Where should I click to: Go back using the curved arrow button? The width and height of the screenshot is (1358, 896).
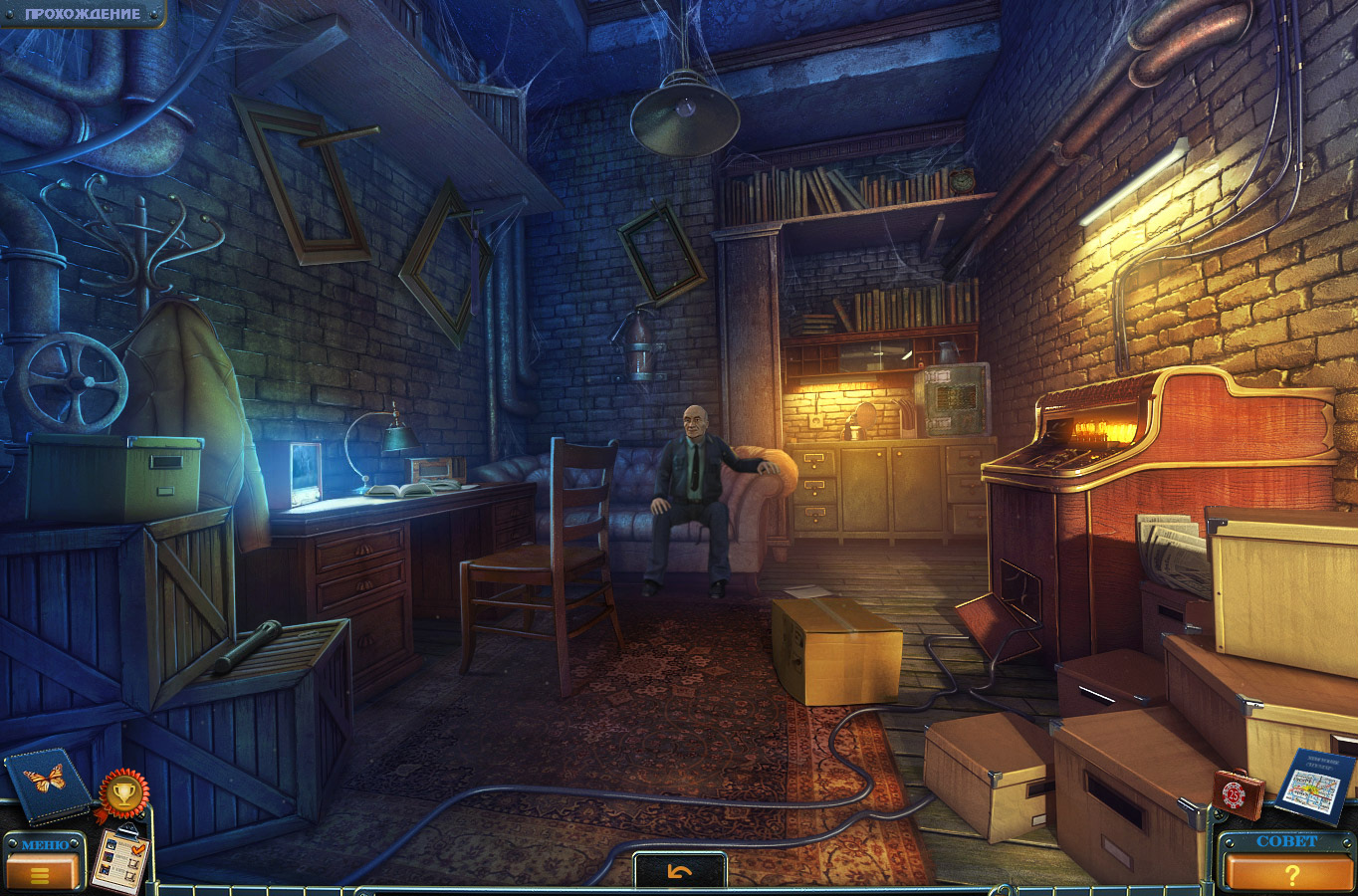(680, 872)
